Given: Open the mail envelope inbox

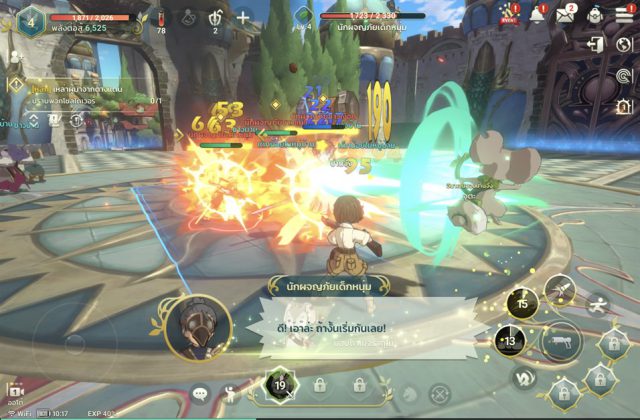Looking at the screenshot, I should click(x=566, y=14).
